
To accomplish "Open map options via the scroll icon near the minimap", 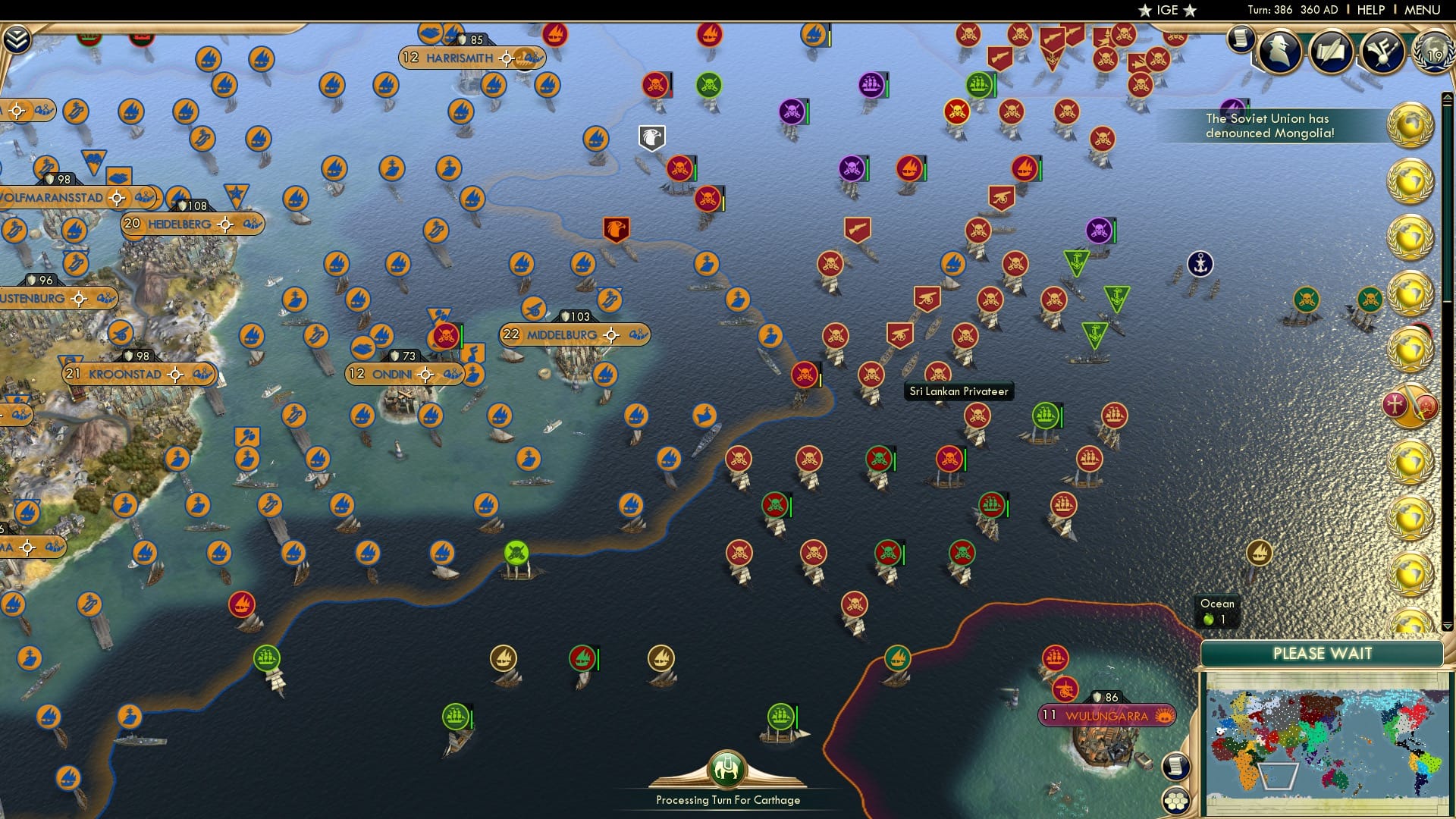I will click(x=1175, y=767).
